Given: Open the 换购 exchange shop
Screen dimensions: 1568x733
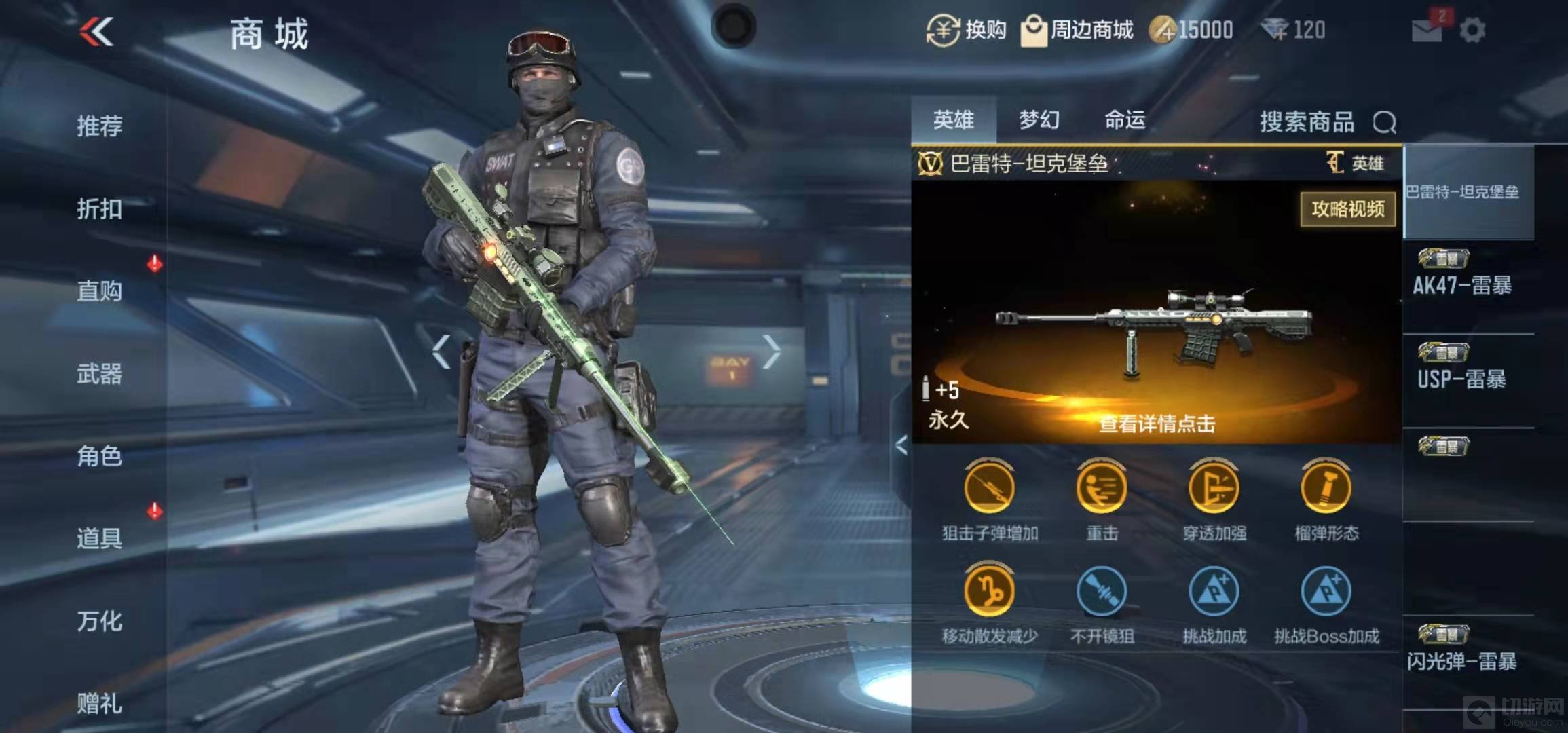Looking at the screenshot, I should 967,31.
